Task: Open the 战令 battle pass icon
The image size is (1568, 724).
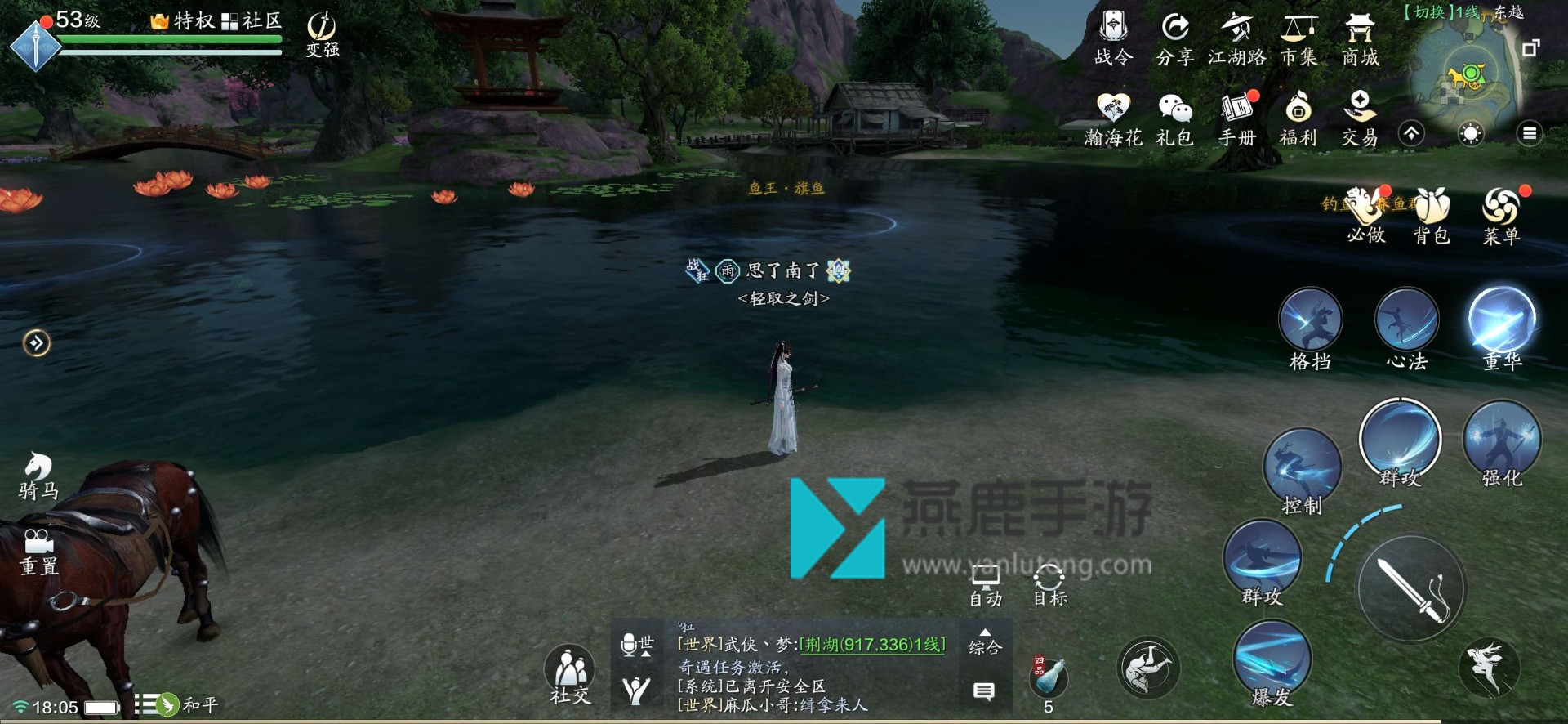Action: (1113, 38)
